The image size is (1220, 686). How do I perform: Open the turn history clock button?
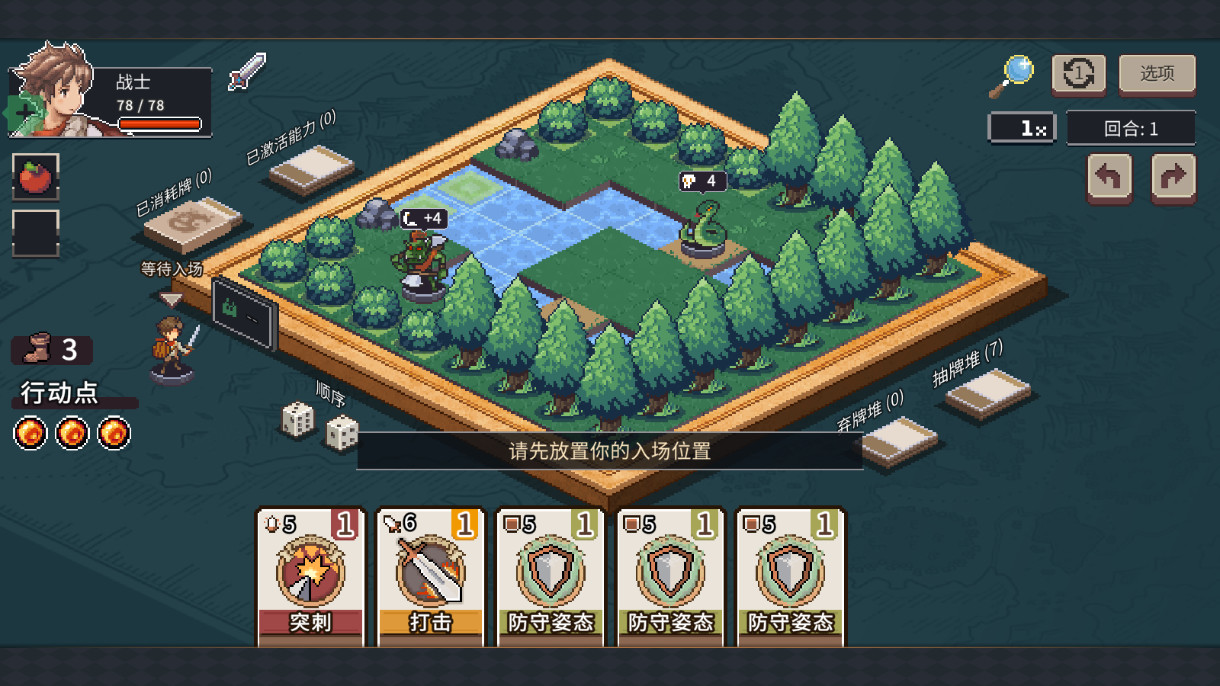1078,74
